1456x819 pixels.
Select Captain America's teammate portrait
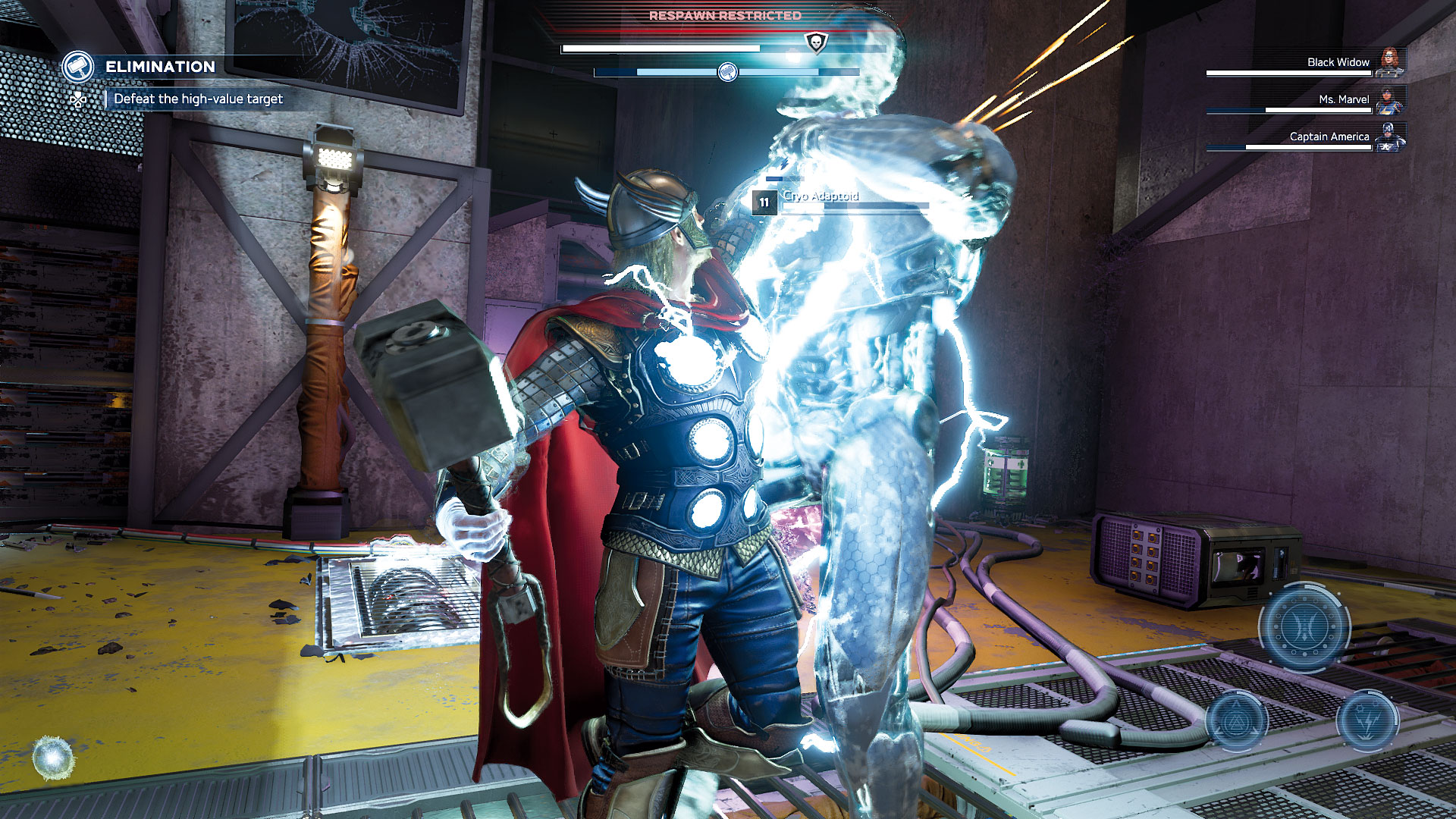pos(1389,136)
